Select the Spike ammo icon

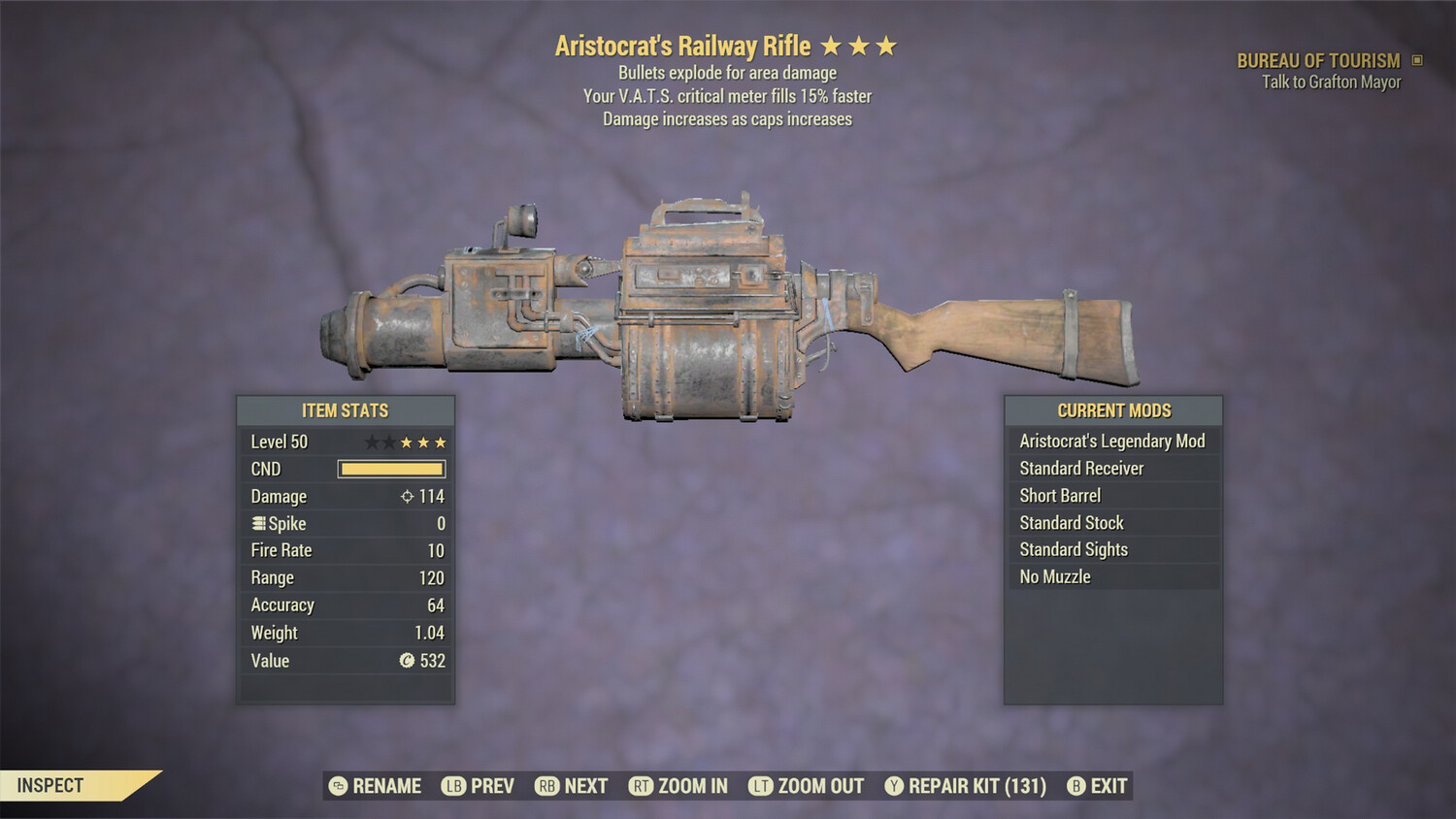click(257, 523)
